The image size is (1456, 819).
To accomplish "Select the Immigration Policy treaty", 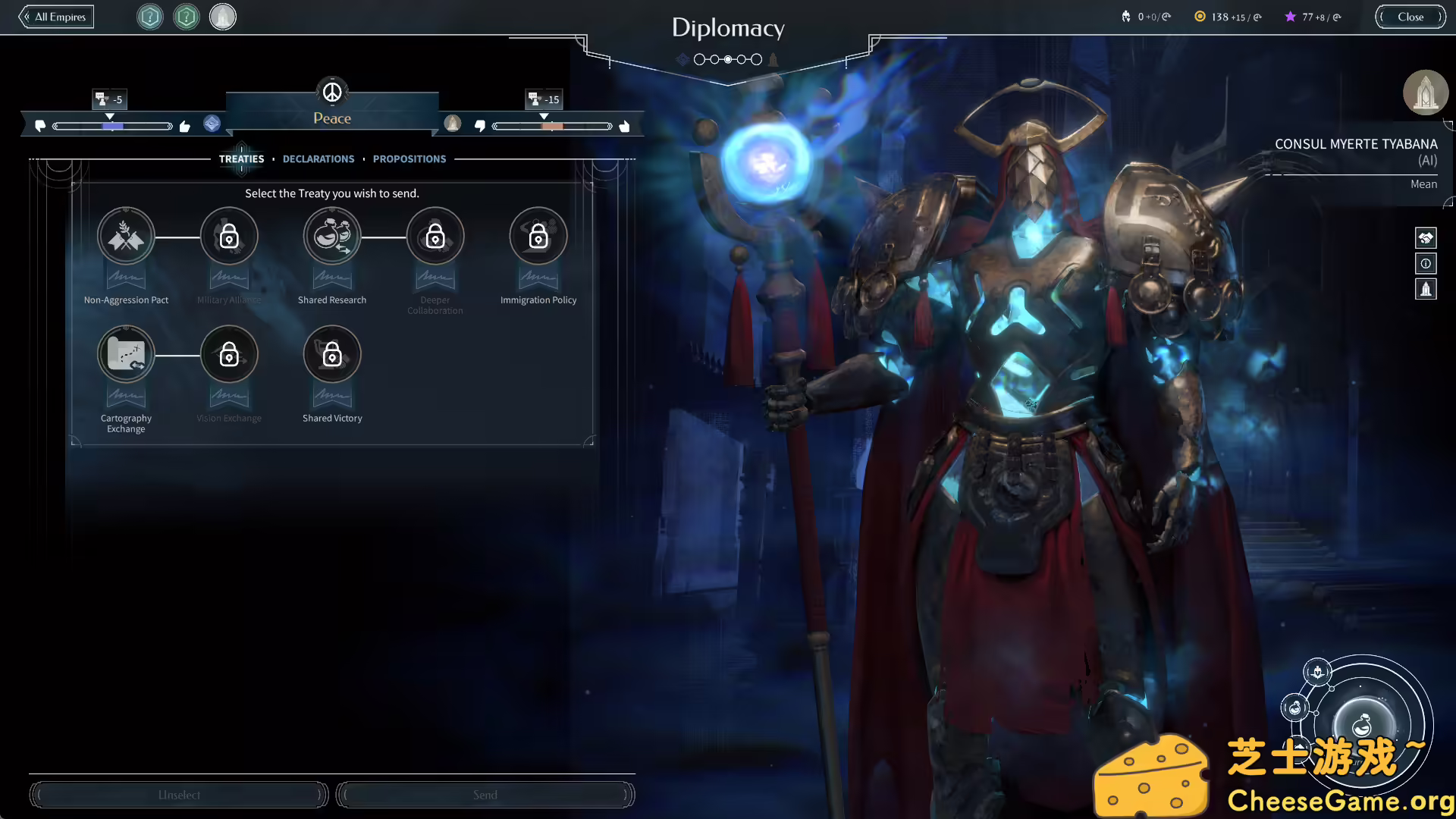I will click(x=538, y=236).
